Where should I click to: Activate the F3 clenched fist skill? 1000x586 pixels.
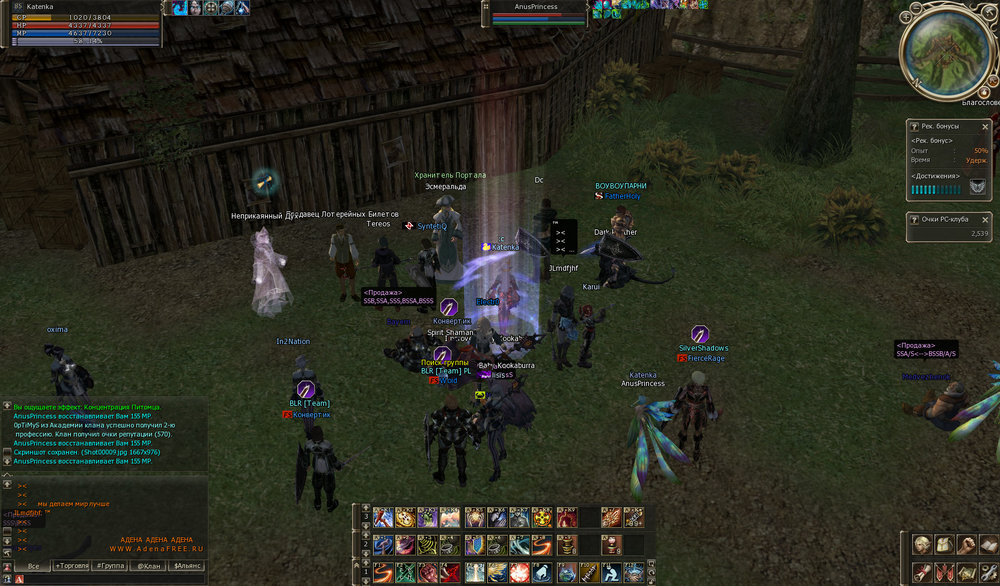point(428,572)
